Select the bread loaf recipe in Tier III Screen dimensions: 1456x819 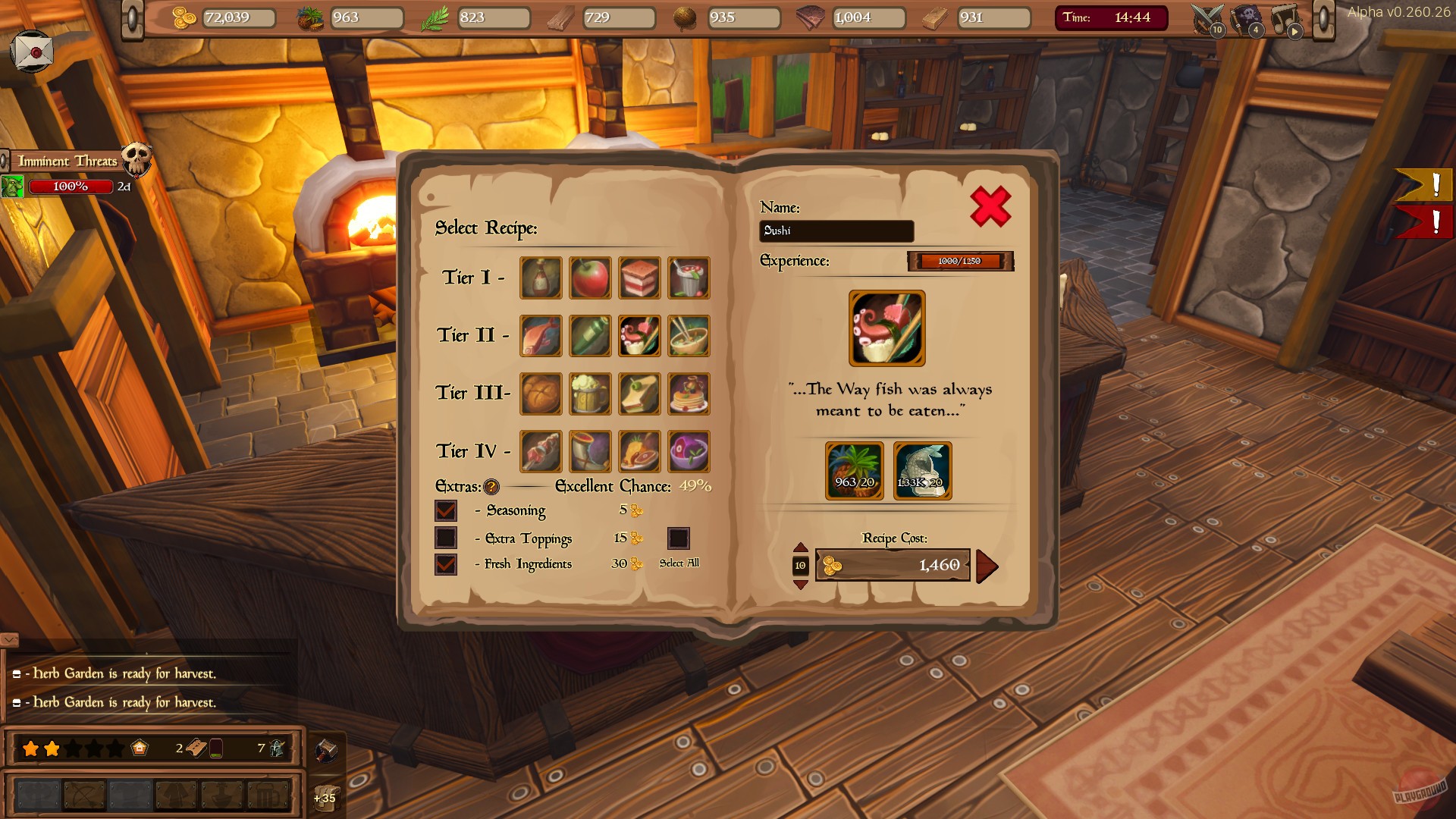tap(541, 394)
